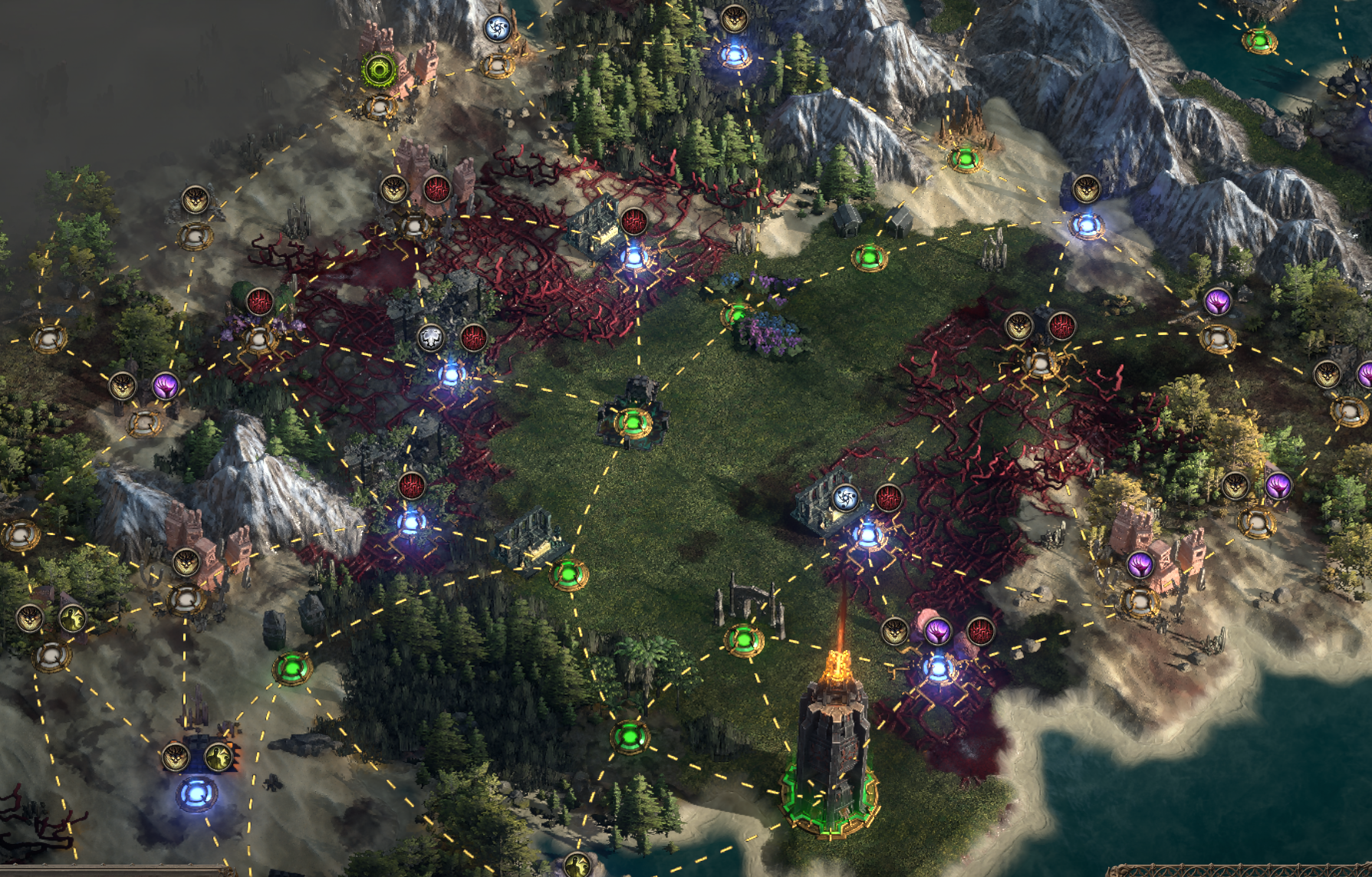Choose green node below the orange rock spires
The image size is (1372, 877).
pos(965,159)
